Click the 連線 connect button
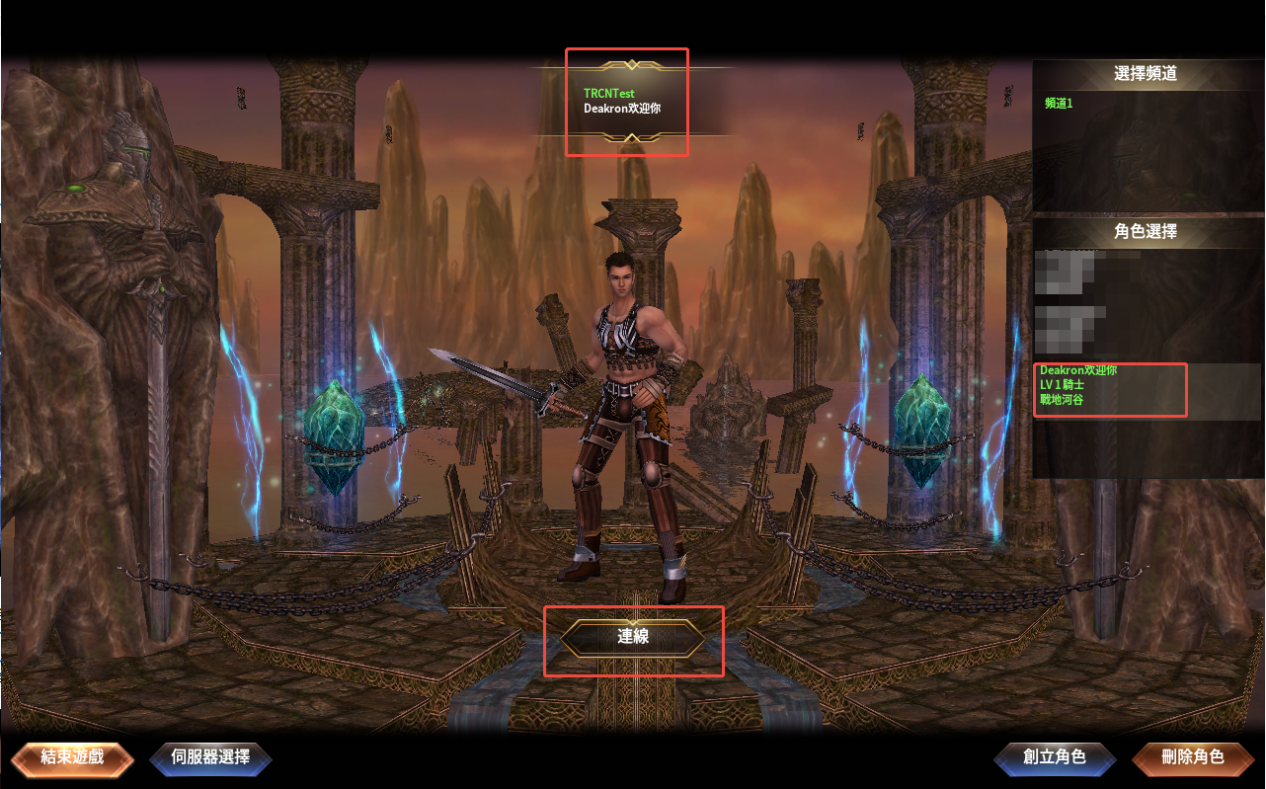The height and width of the screenshot is (789, 1266). coord(633,637)
